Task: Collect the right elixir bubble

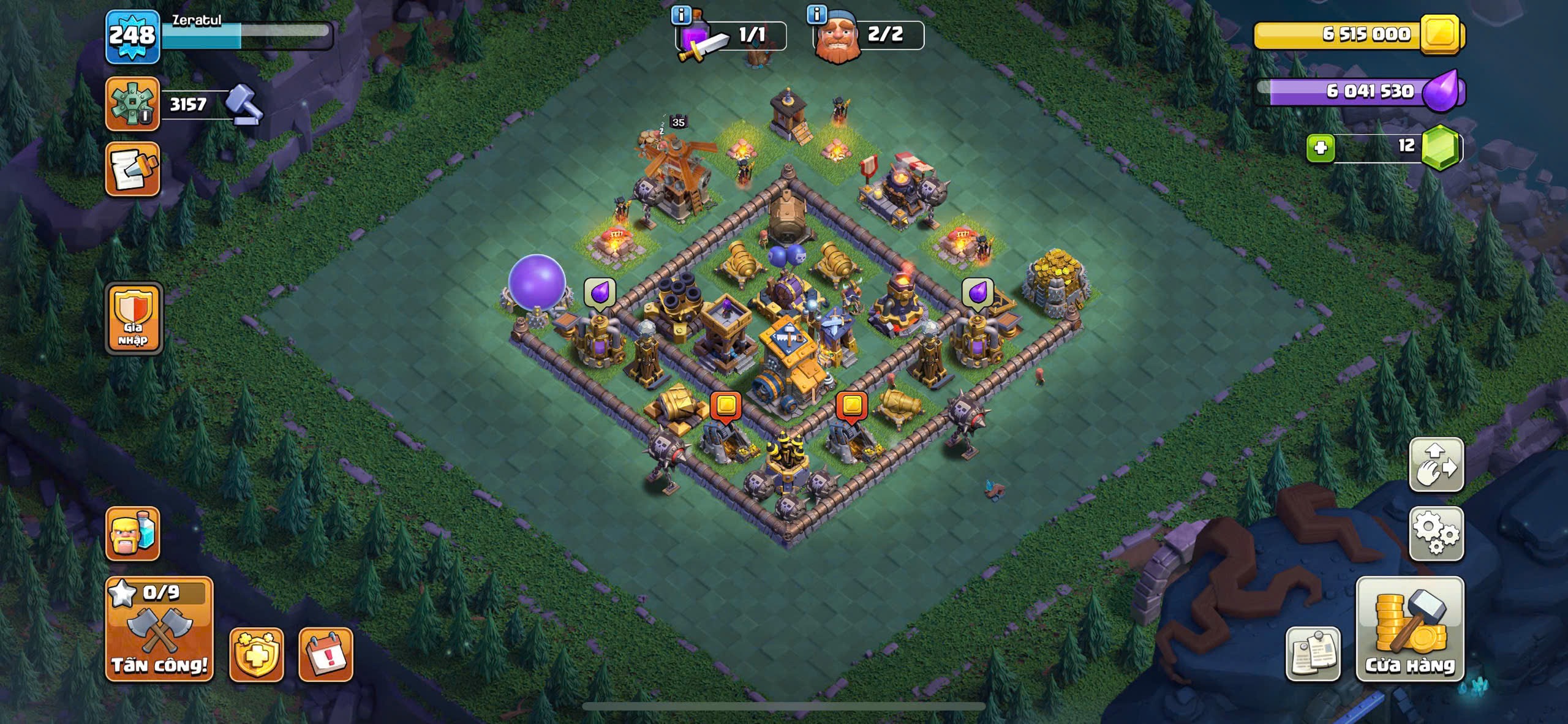Action: 977,292
